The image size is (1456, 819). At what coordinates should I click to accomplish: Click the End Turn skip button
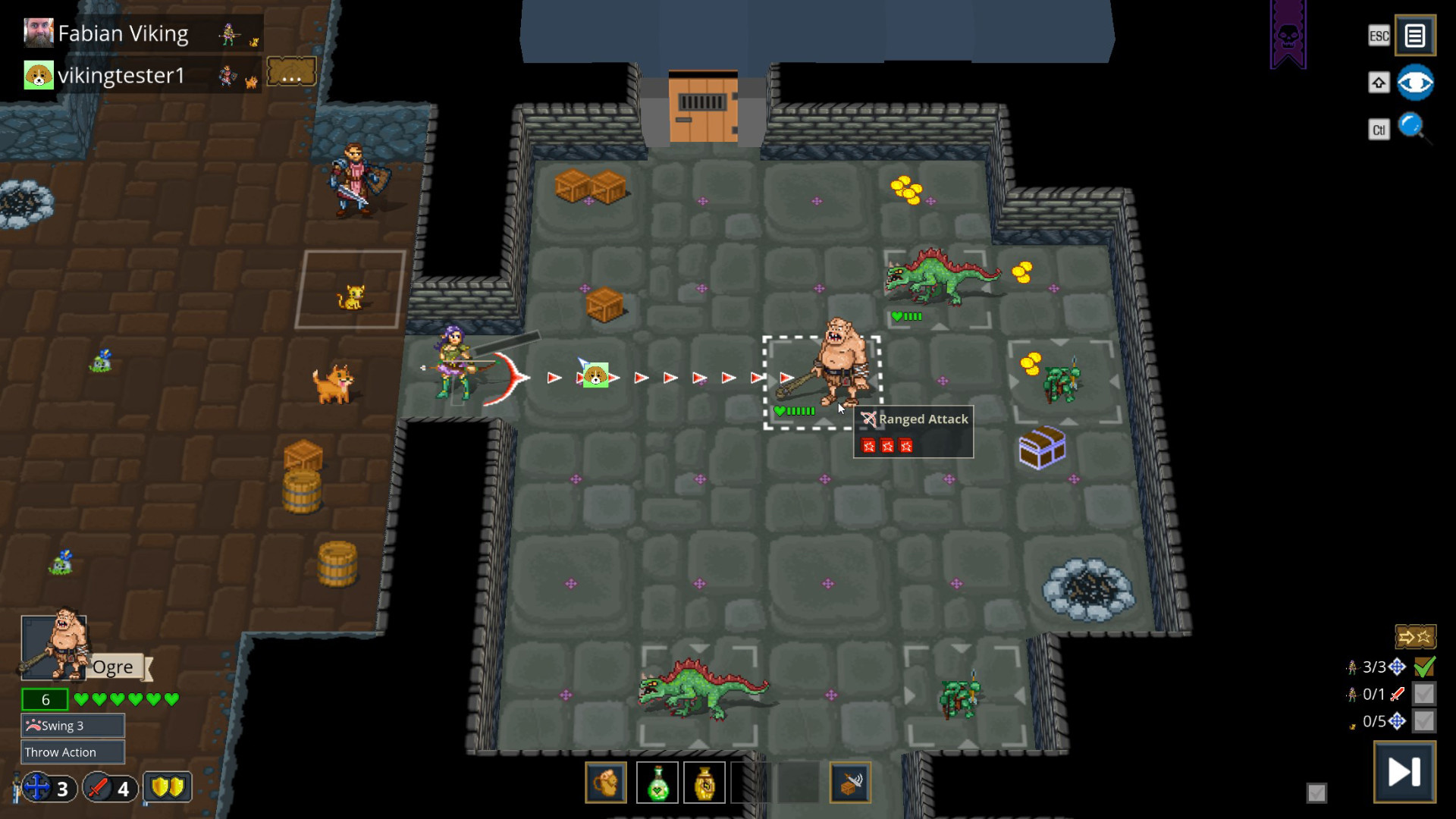(1404, 771)
